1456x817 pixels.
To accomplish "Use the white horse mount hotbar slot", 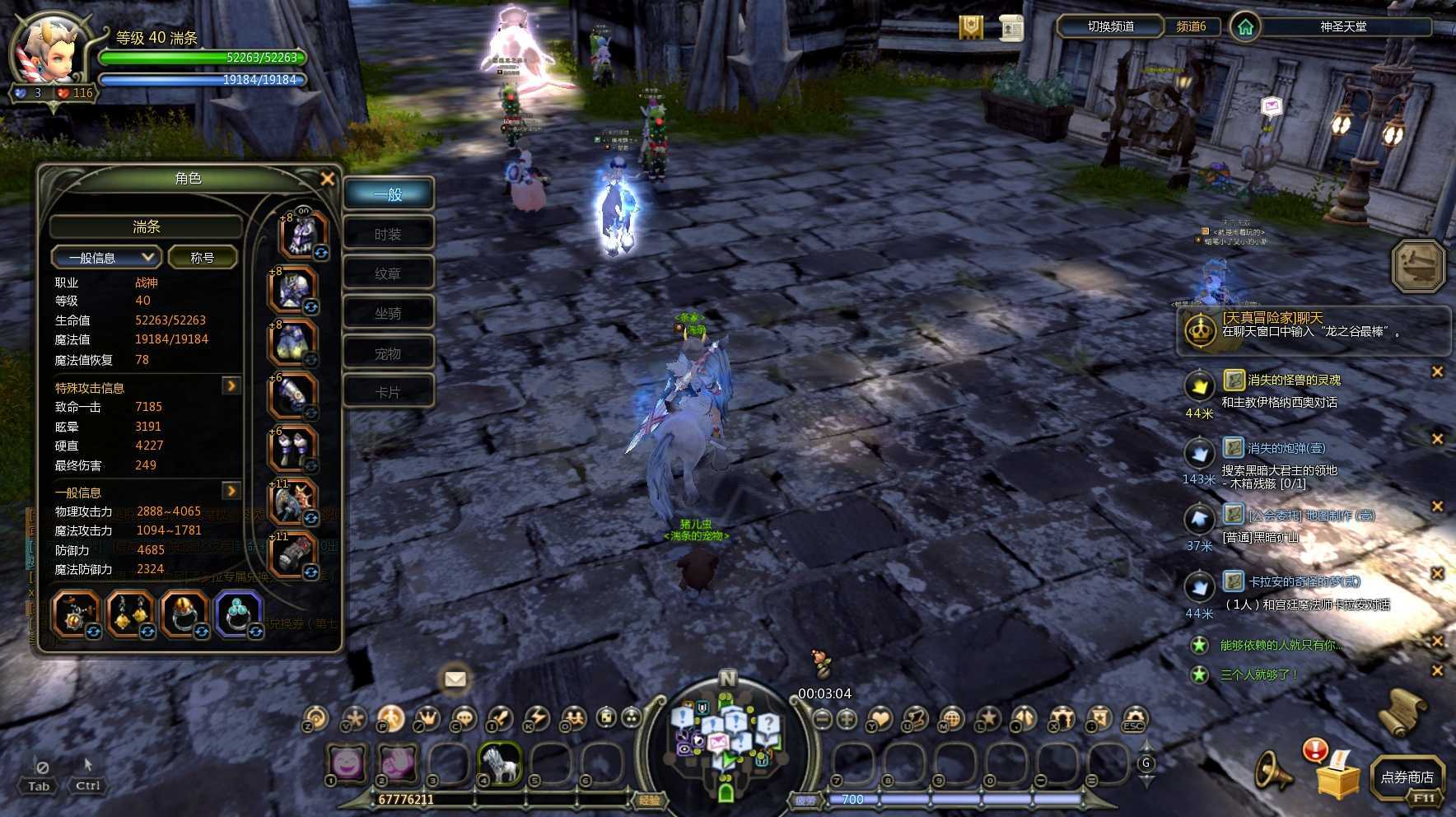I will pyautogui.click(x=499, y=763).
